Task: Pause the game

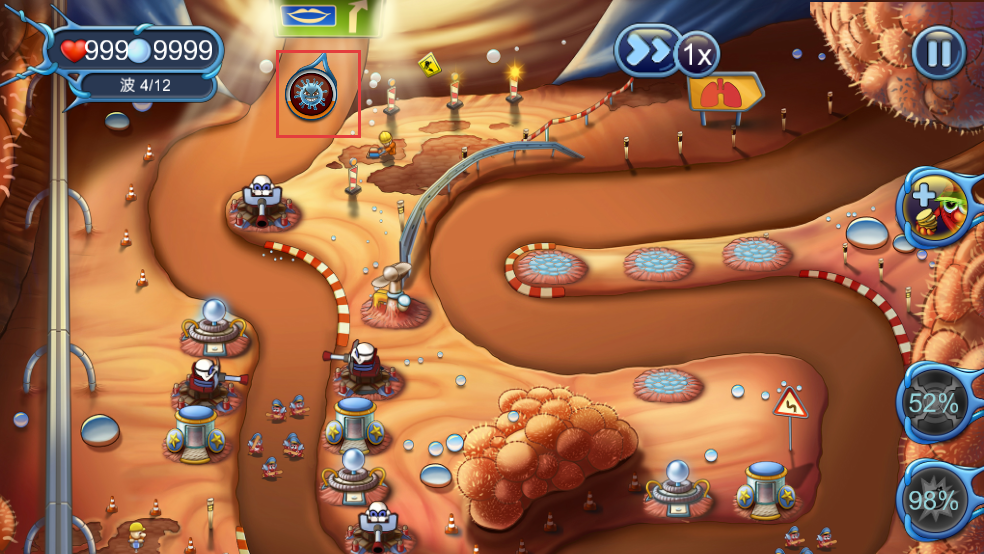Action: [938, 52]
